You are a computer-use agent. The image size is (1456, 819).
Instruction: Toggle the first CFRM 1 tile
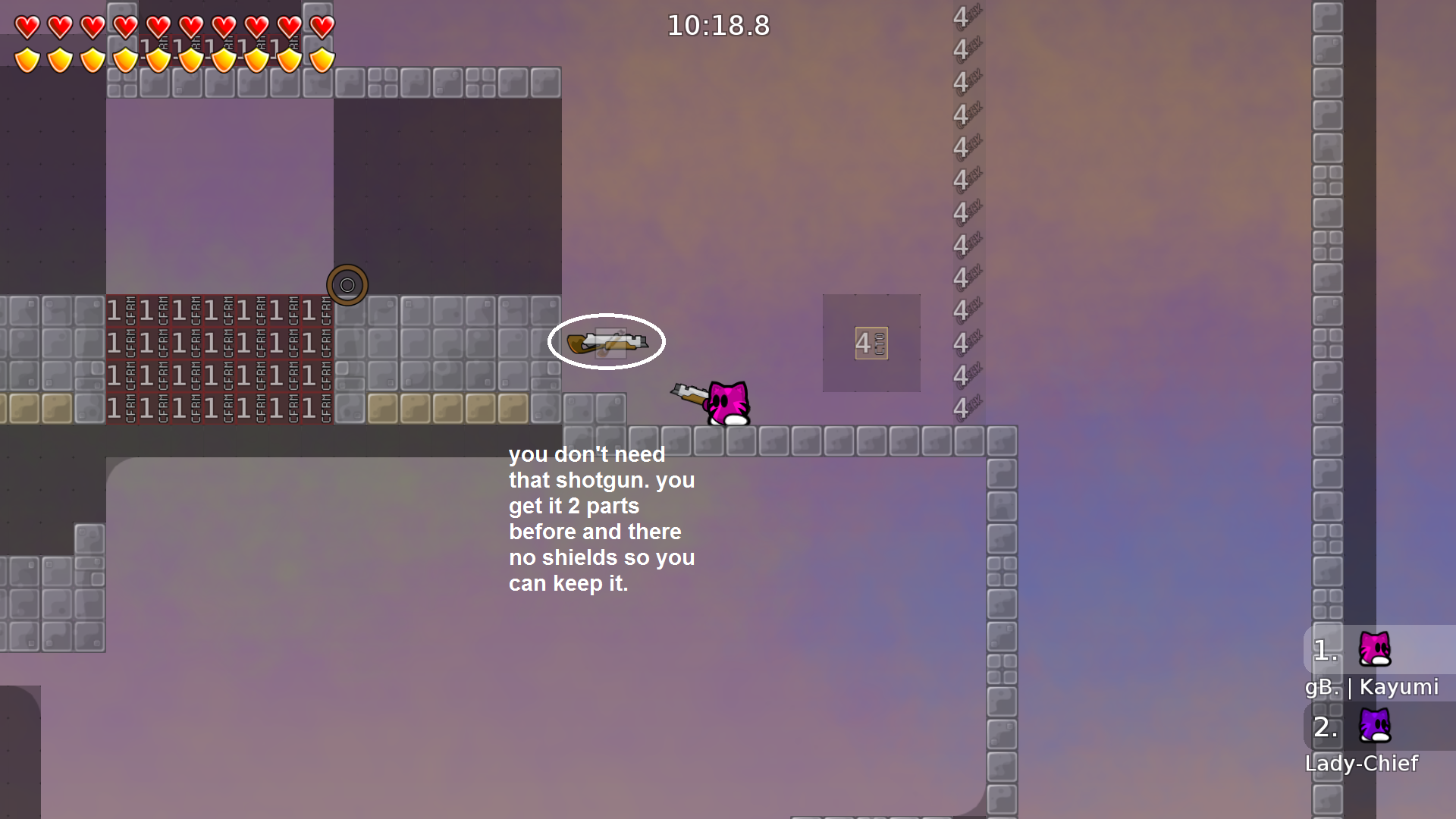pyautogui.click(x=121, y=310)
